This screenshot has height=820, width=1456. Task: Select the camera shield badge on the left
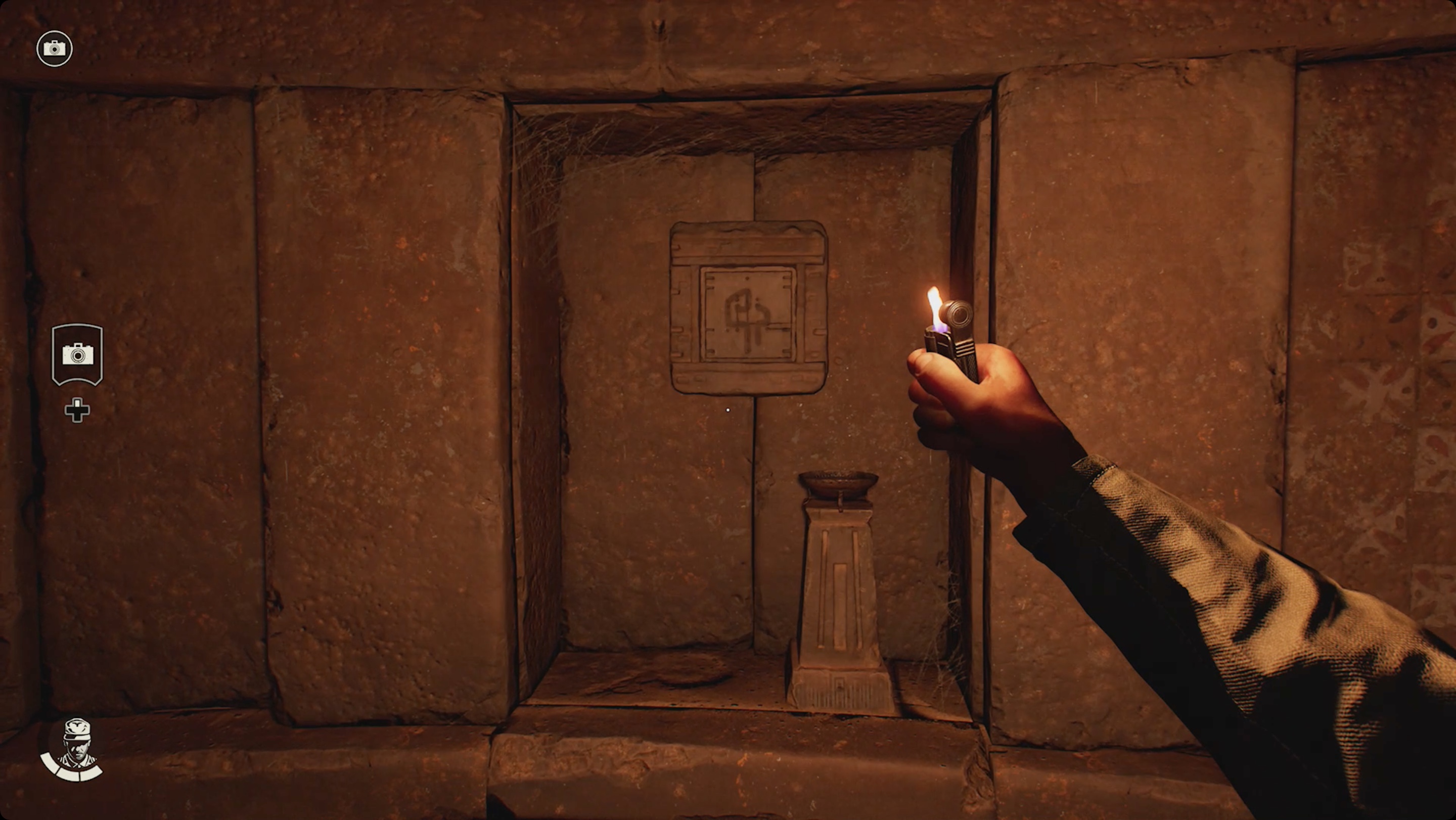(x=77, y=355)
